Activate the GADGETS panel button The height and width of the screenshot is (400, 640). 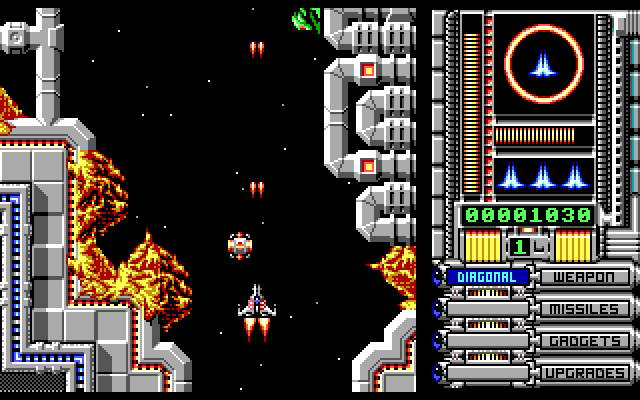point(585,341)
